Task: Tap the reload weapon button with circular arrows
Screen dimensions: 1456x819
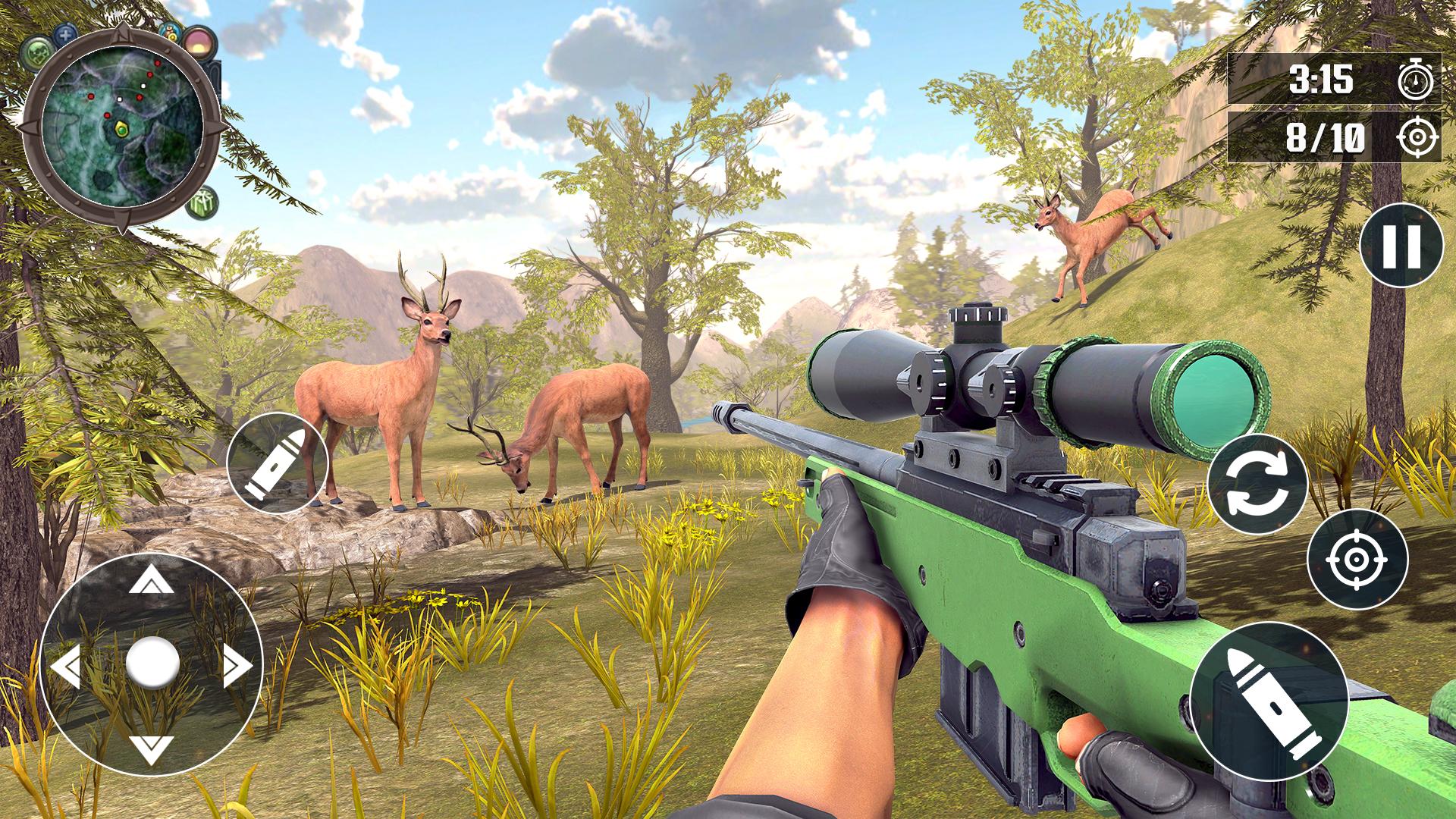Action: [x=1257, y=485]
